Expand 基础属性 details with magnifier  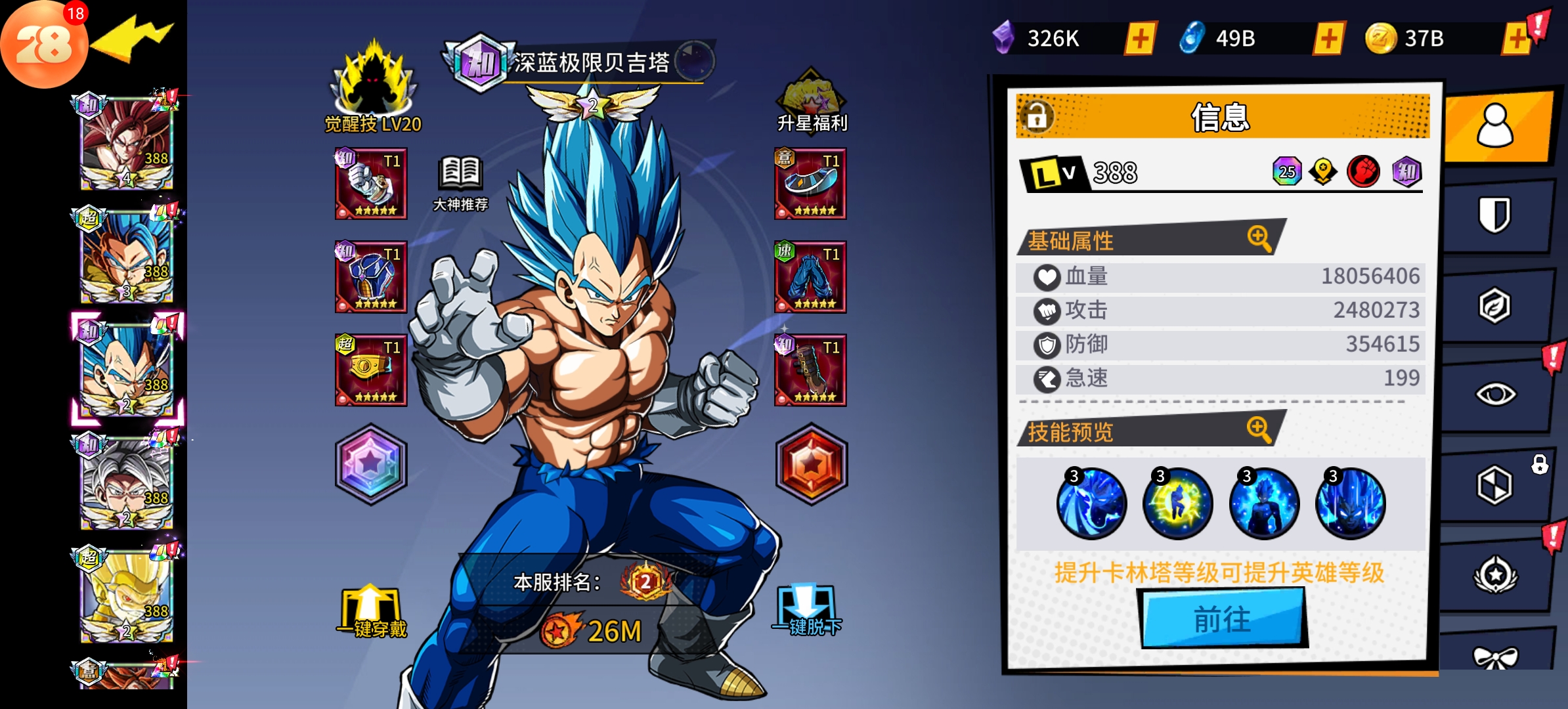pos(1259,238)
